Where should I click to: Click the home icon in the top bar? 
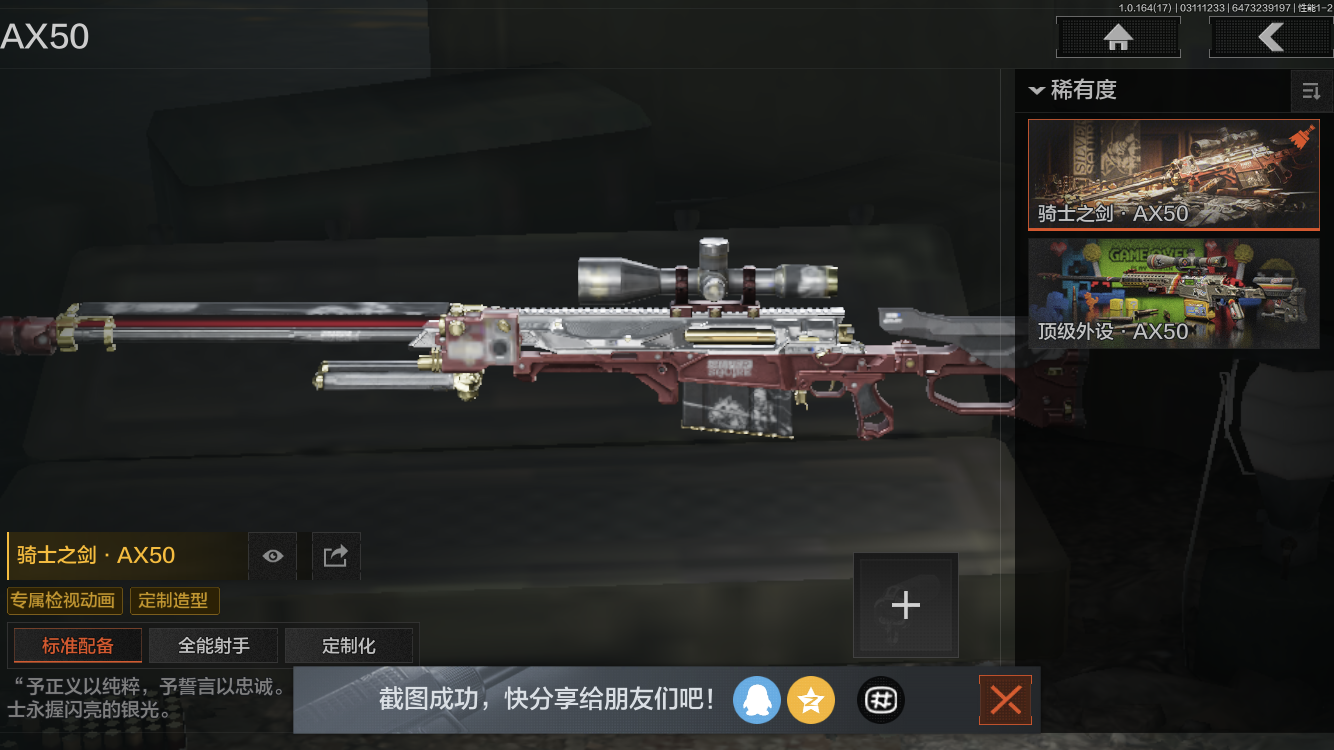click(x=1117, y=37)
